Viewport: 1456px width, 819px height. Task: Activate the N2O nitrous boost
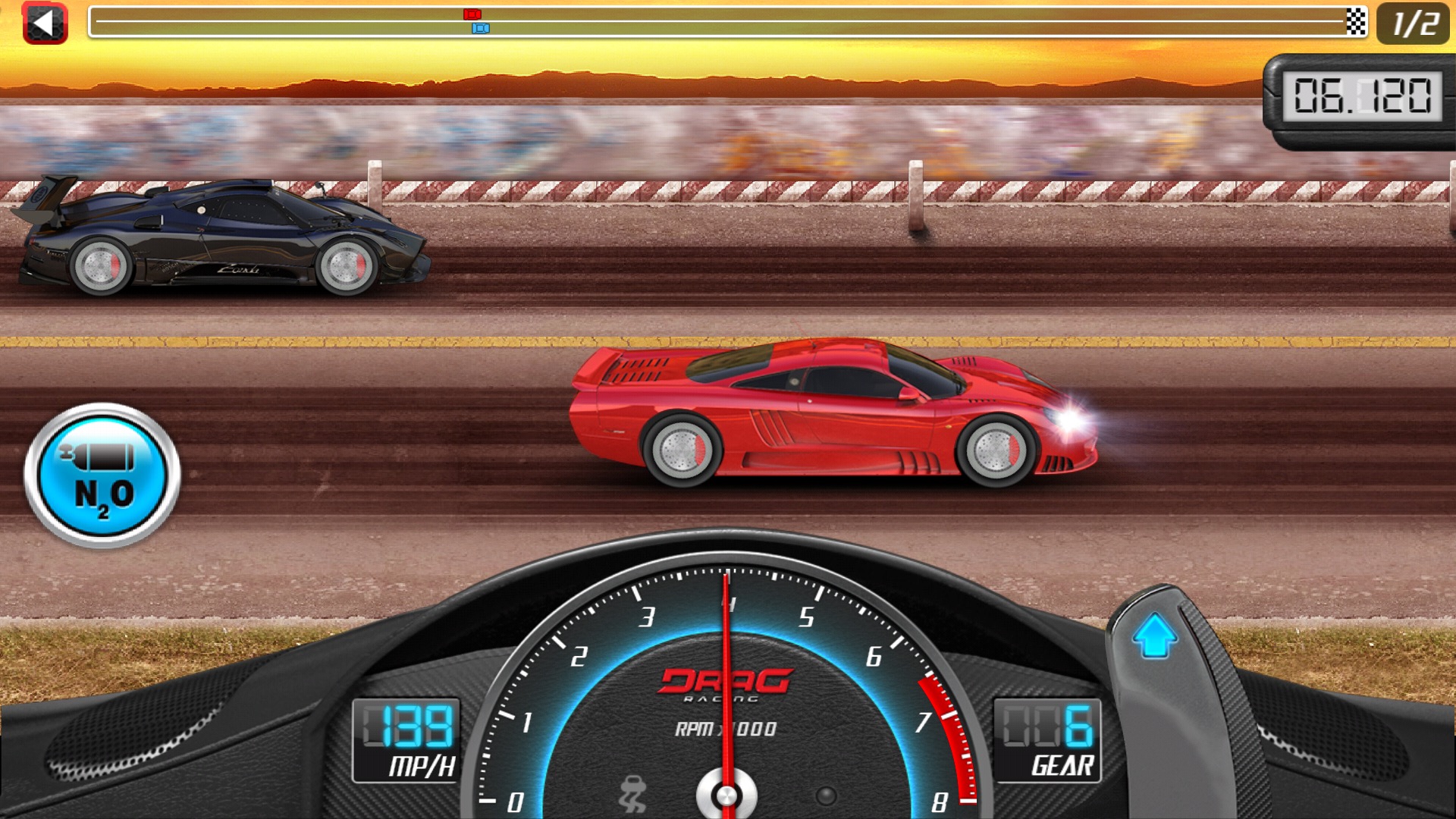[x=102, y=475]
